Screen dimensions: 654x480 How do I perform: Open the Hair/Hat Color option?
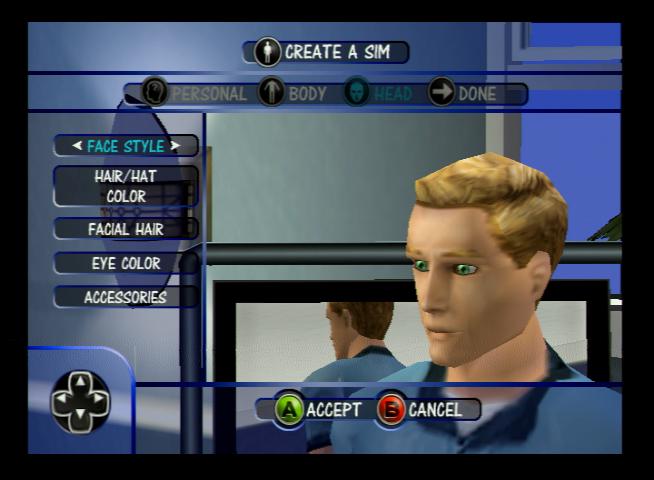[126, 186]
